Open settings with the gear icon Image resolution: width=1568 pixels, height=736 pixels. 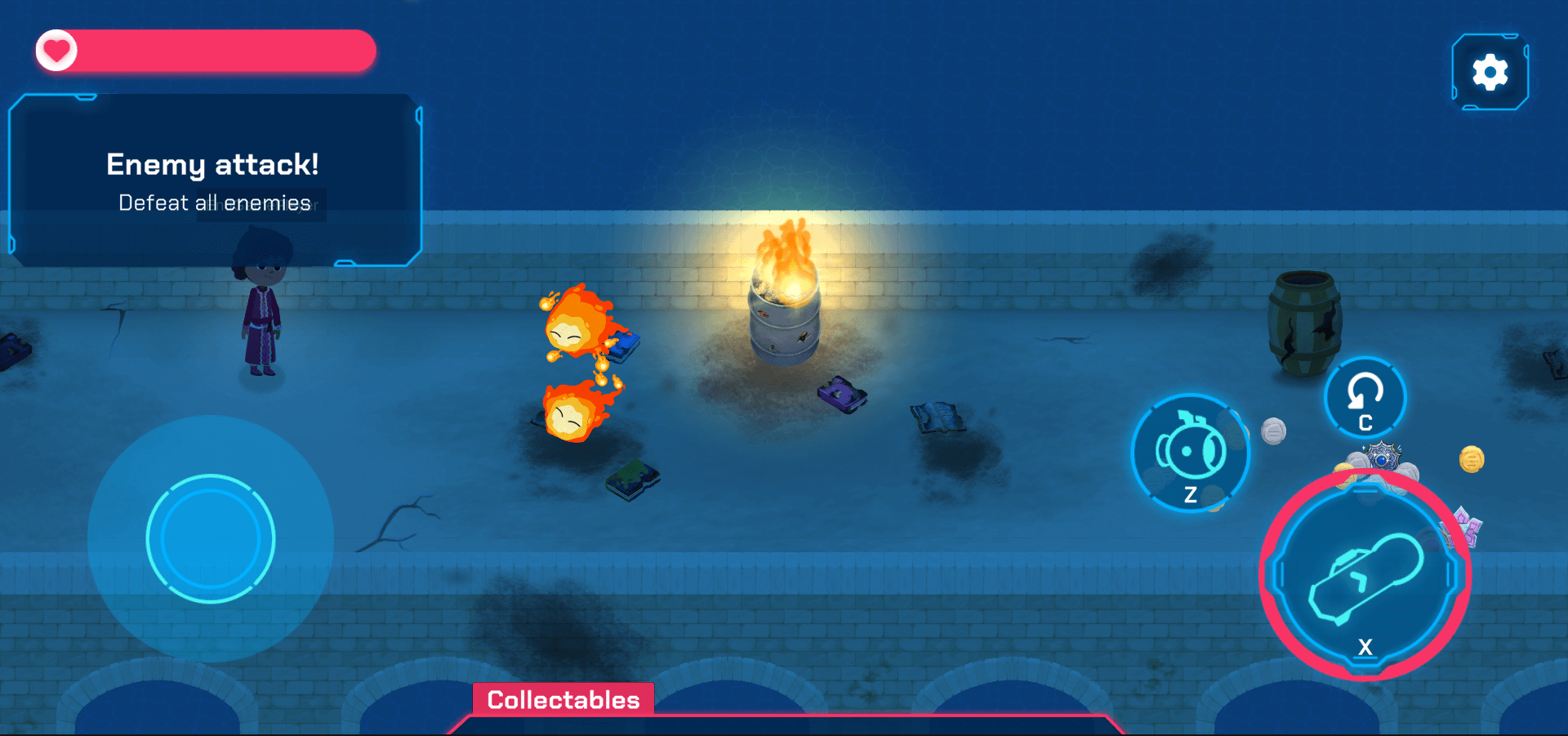pos(1490,73)
